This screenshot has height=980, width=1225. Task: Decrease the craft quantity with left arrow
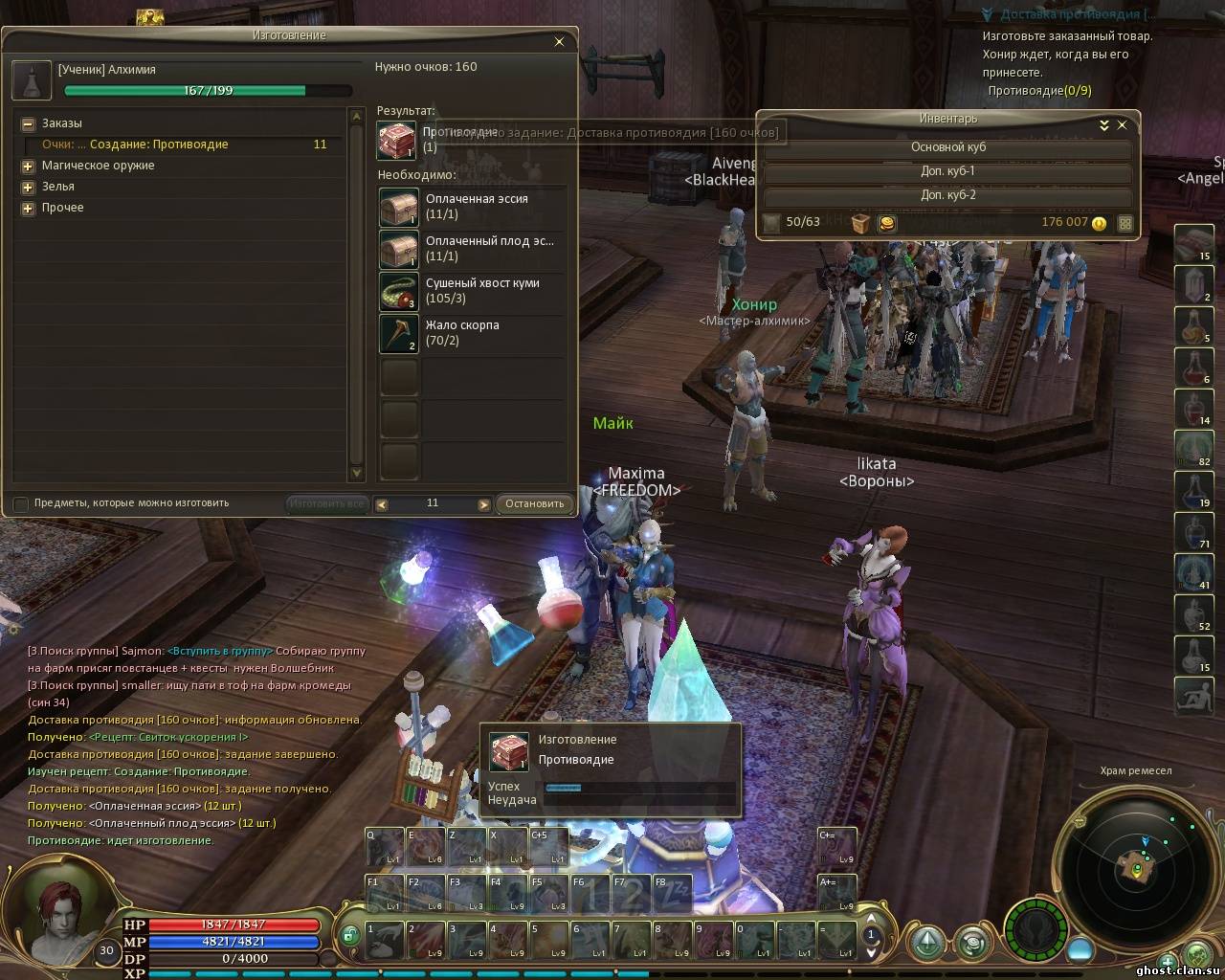(x=382, y=504)
